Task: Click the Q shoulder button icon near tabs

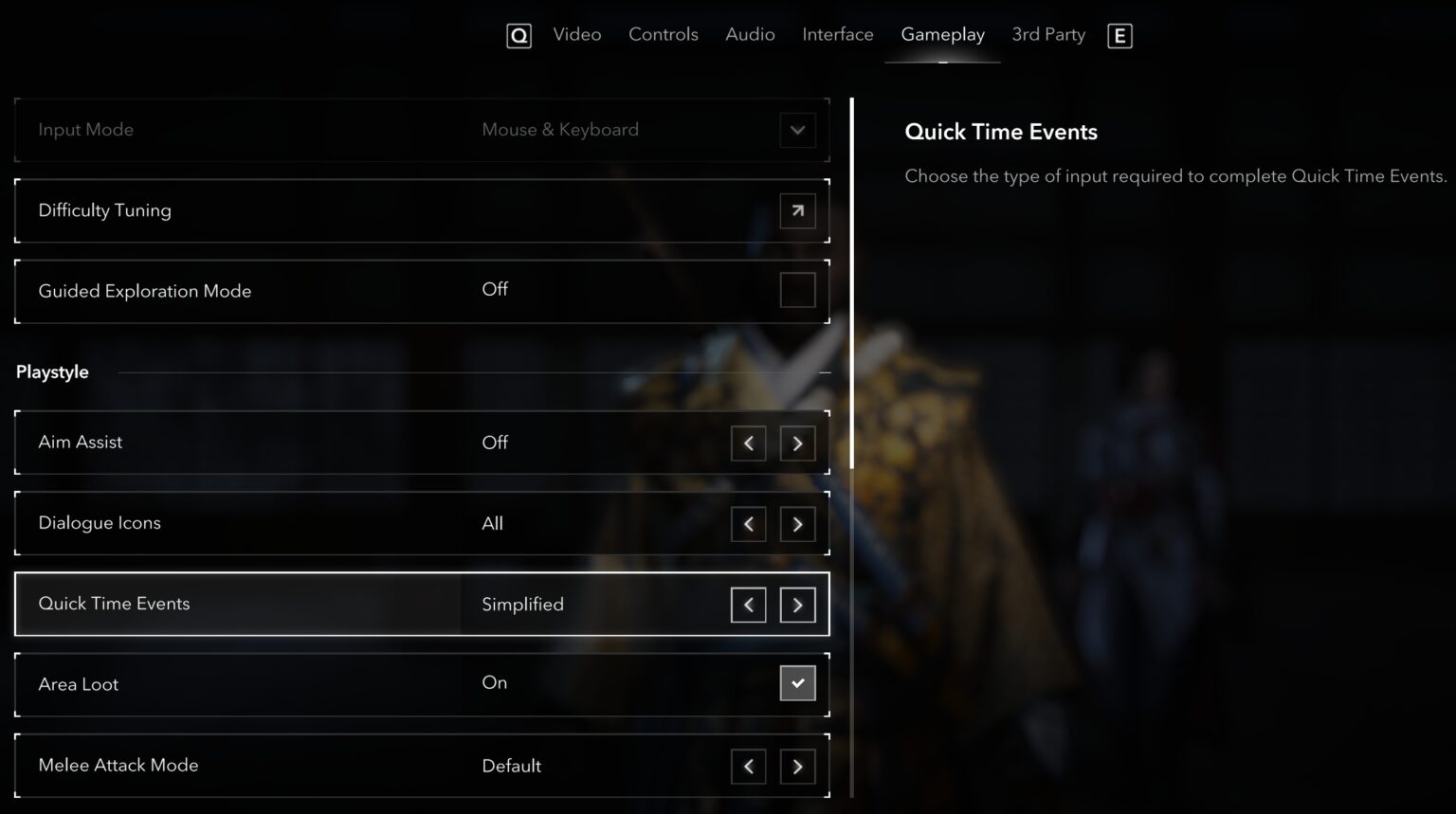Action: pos(519,35)
